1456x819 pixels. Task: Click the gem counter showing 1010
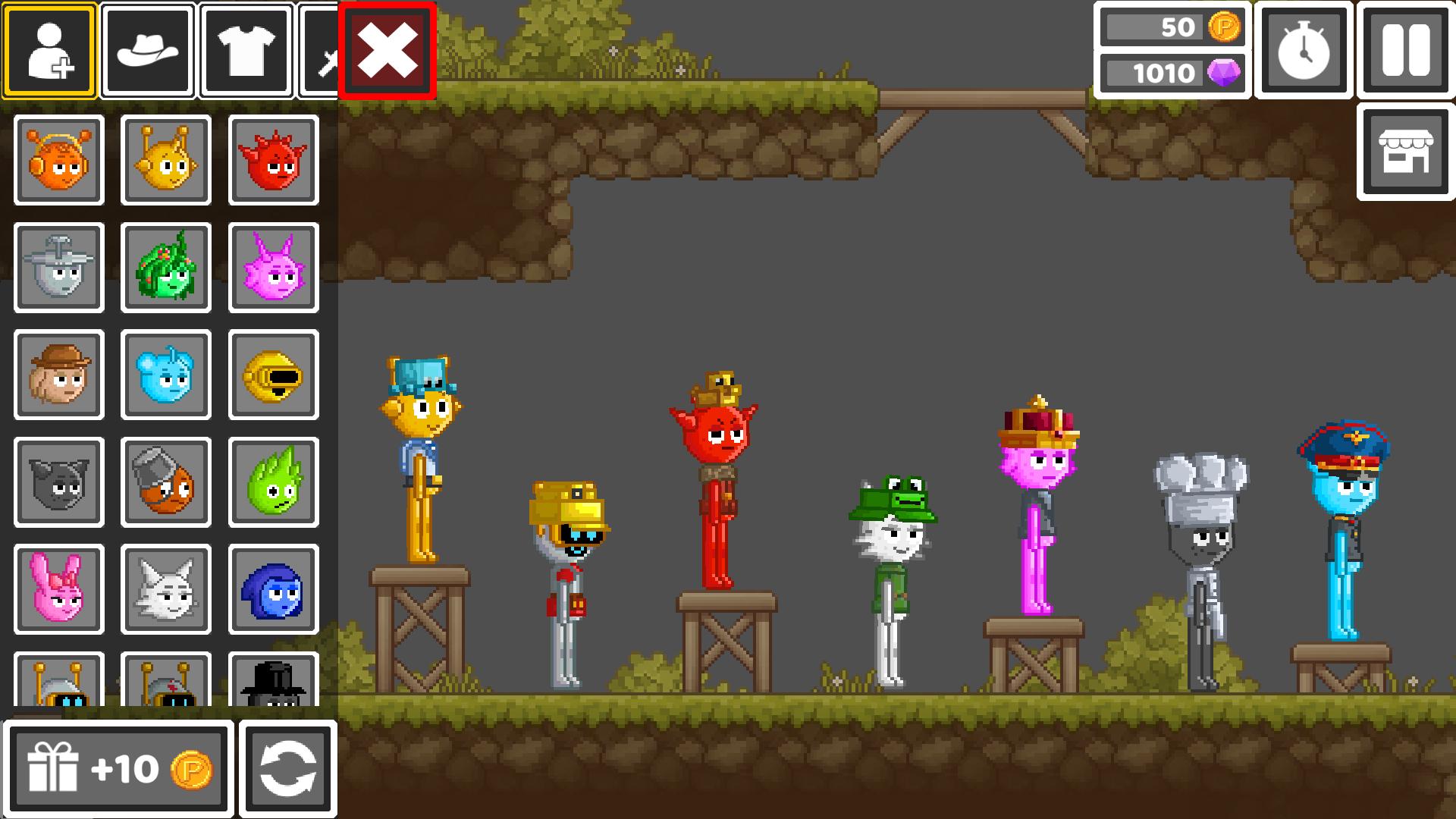pos(1172,74)
